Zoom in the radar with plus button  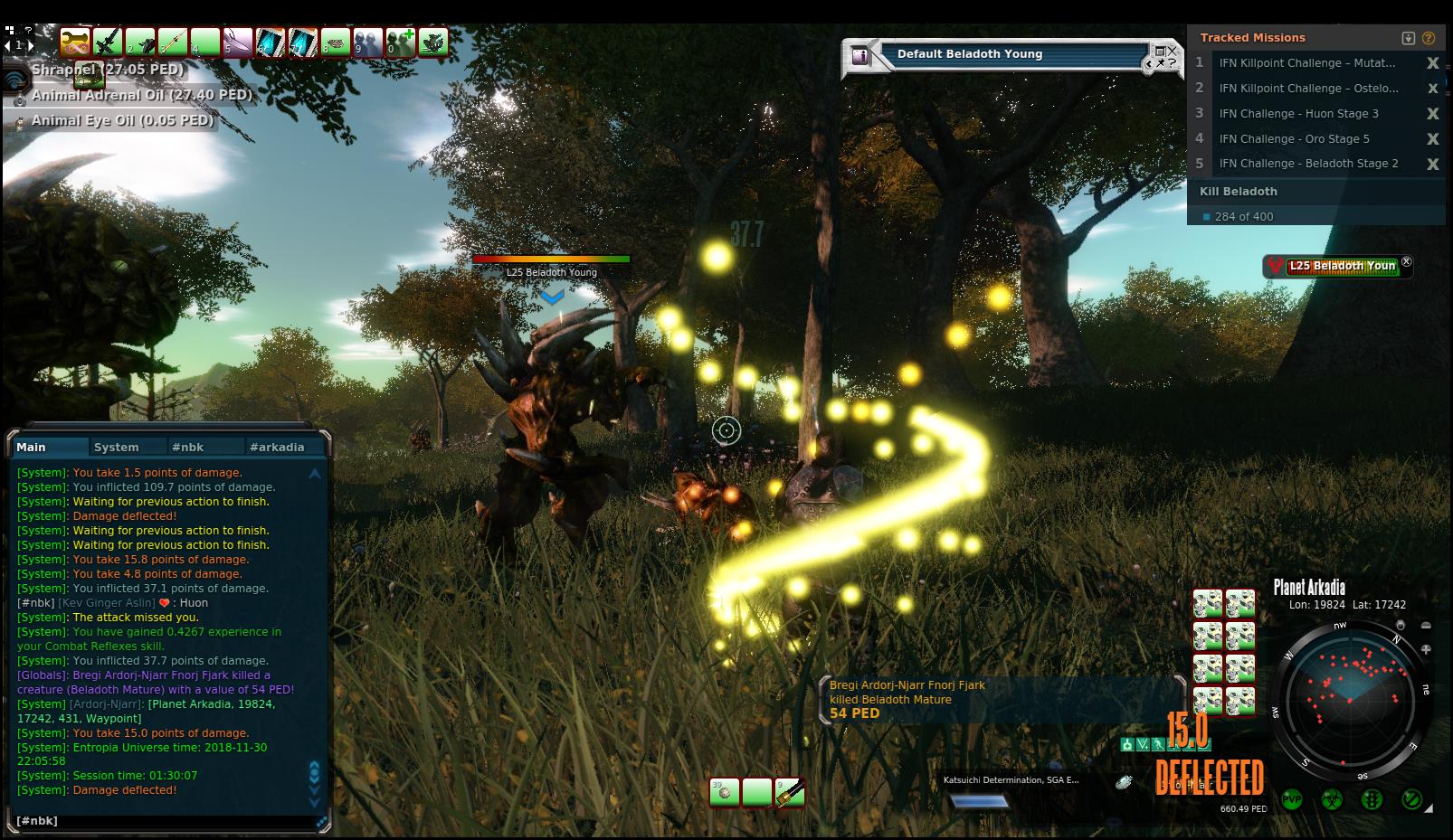pyautogui.click(x=1426, y=649)
